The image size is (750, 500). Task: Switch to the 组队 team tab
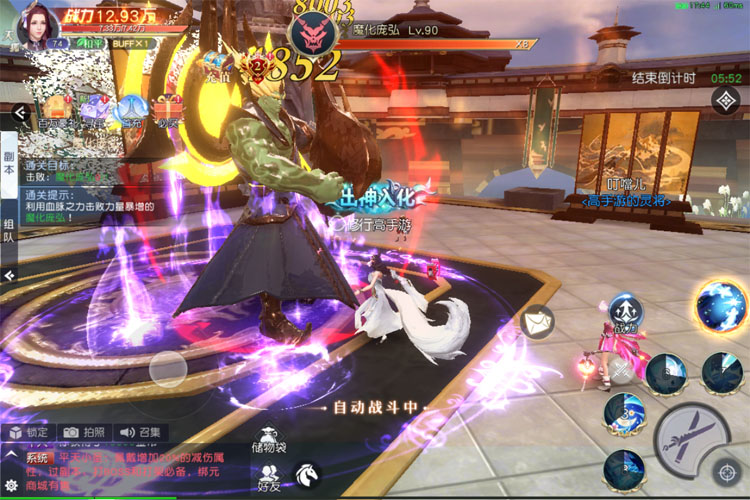[x=9, y=232]
